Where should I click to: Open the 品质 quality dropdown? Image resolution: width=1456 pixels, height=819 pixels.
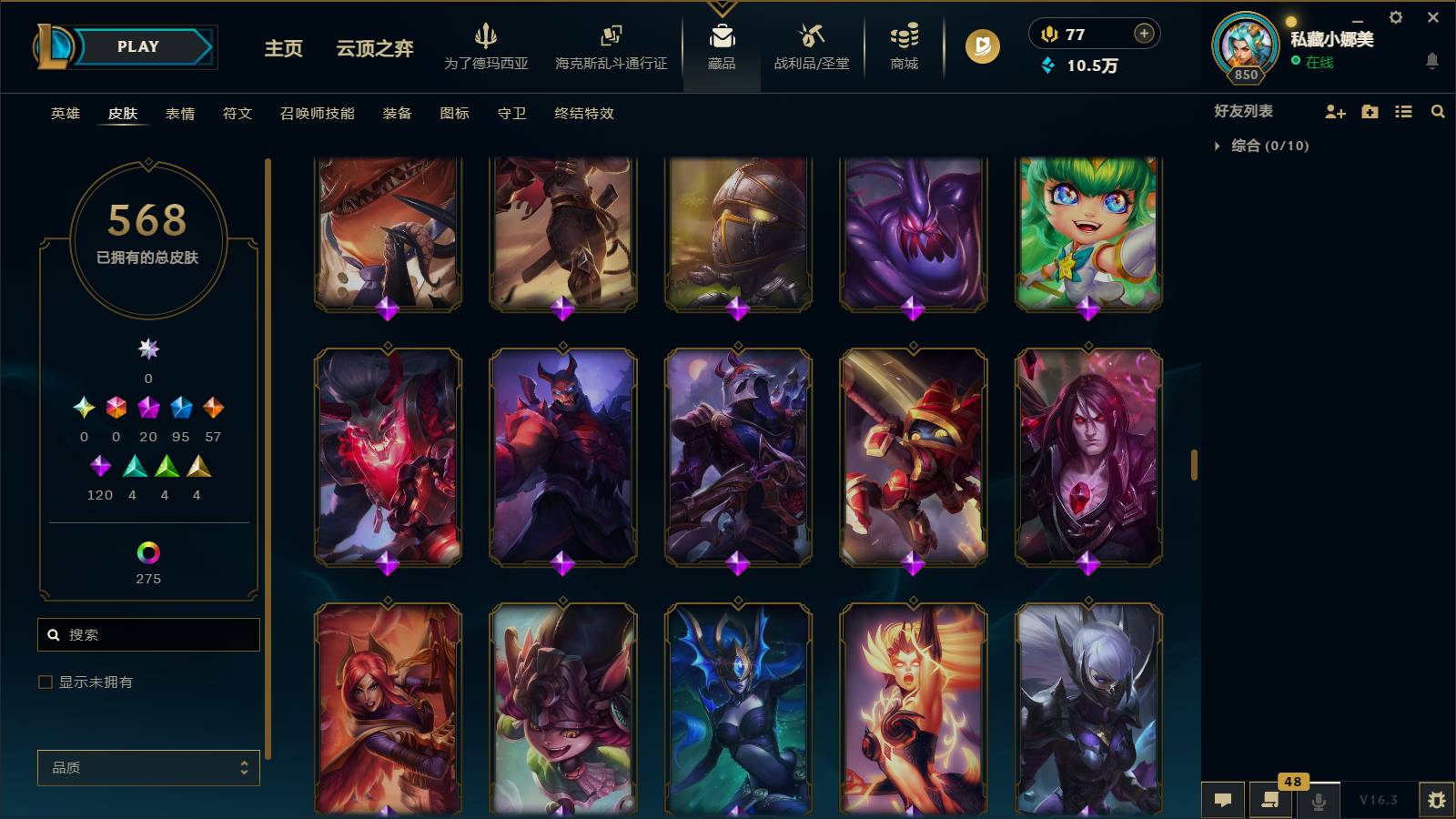click(147, 767)
